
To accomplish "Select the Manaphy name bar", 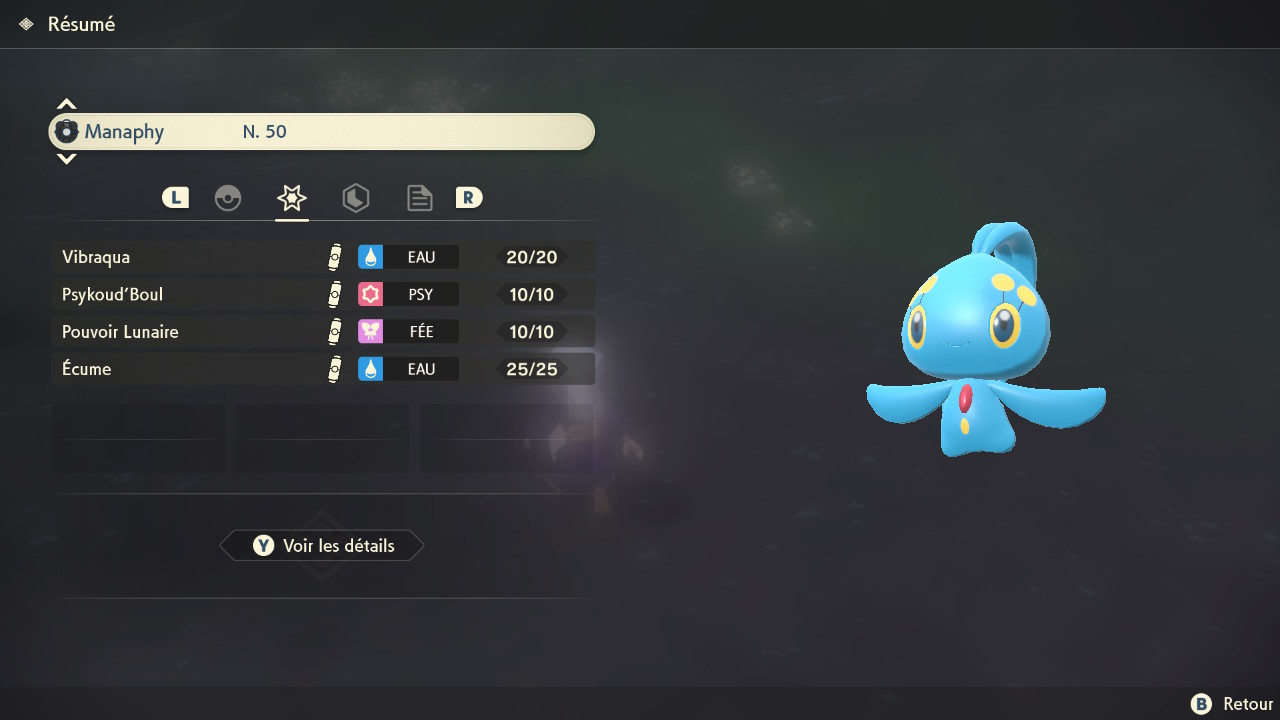I will (322, 132).
